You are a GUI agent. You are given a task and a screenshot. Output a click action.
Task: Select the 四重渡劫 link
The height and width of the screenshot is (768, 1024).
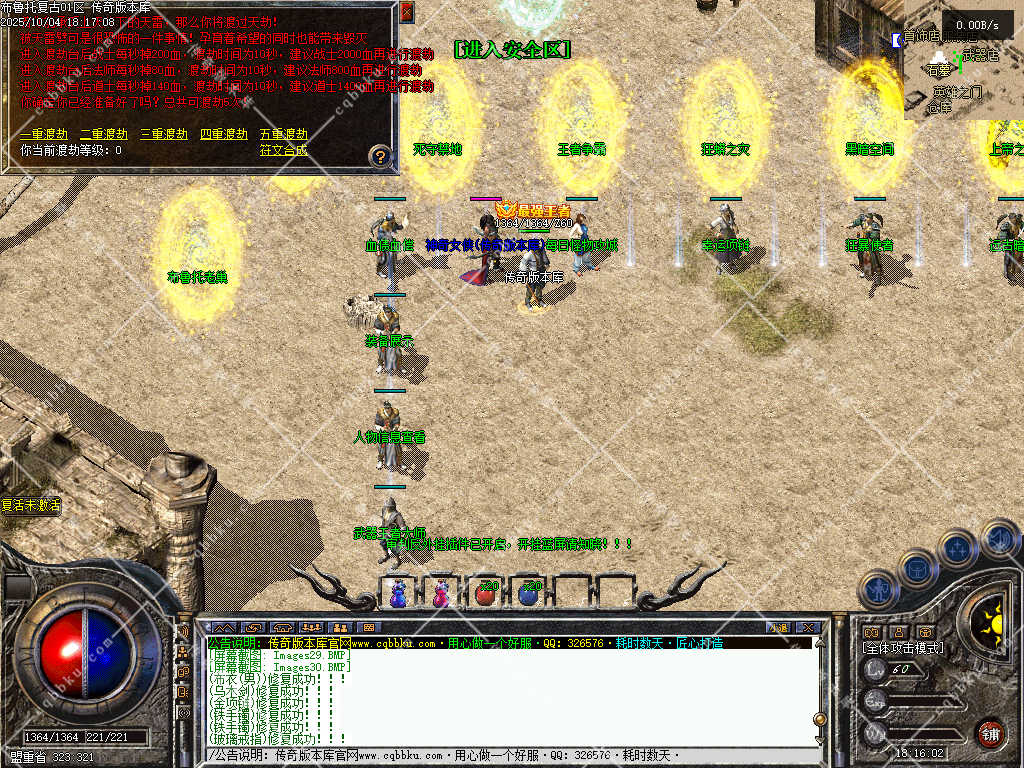tap(224, 134)
